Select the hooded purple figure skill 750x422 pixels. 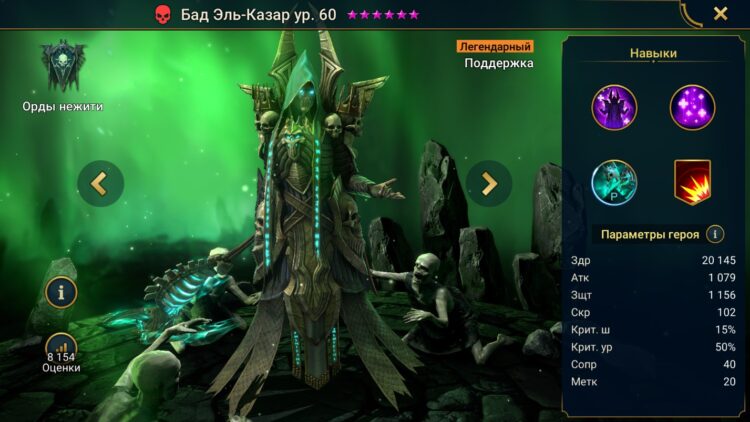614,107
